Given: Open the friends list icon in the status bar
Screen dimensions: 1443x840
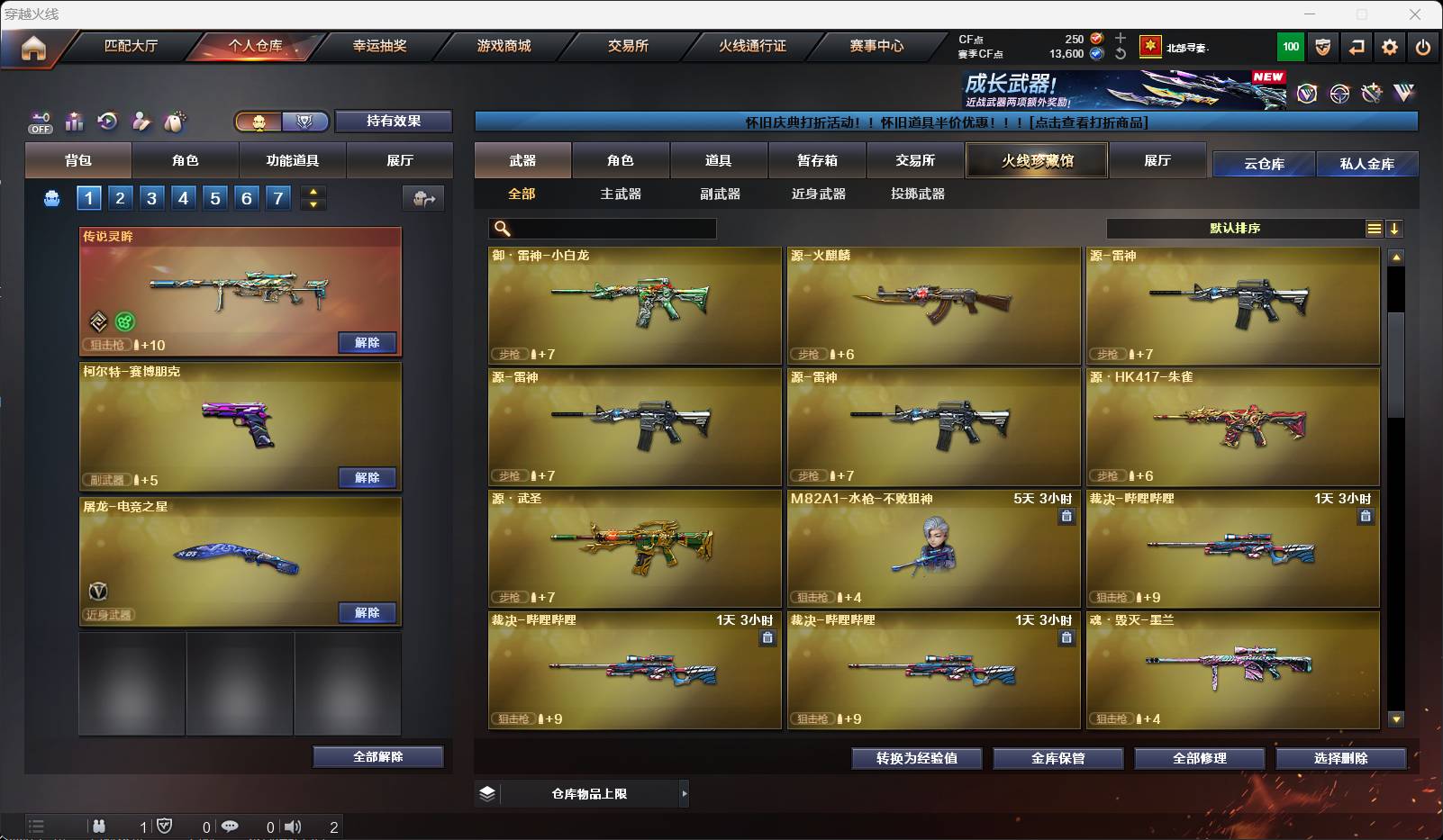Looking at the screenshot, I should (x=99, y=826).
